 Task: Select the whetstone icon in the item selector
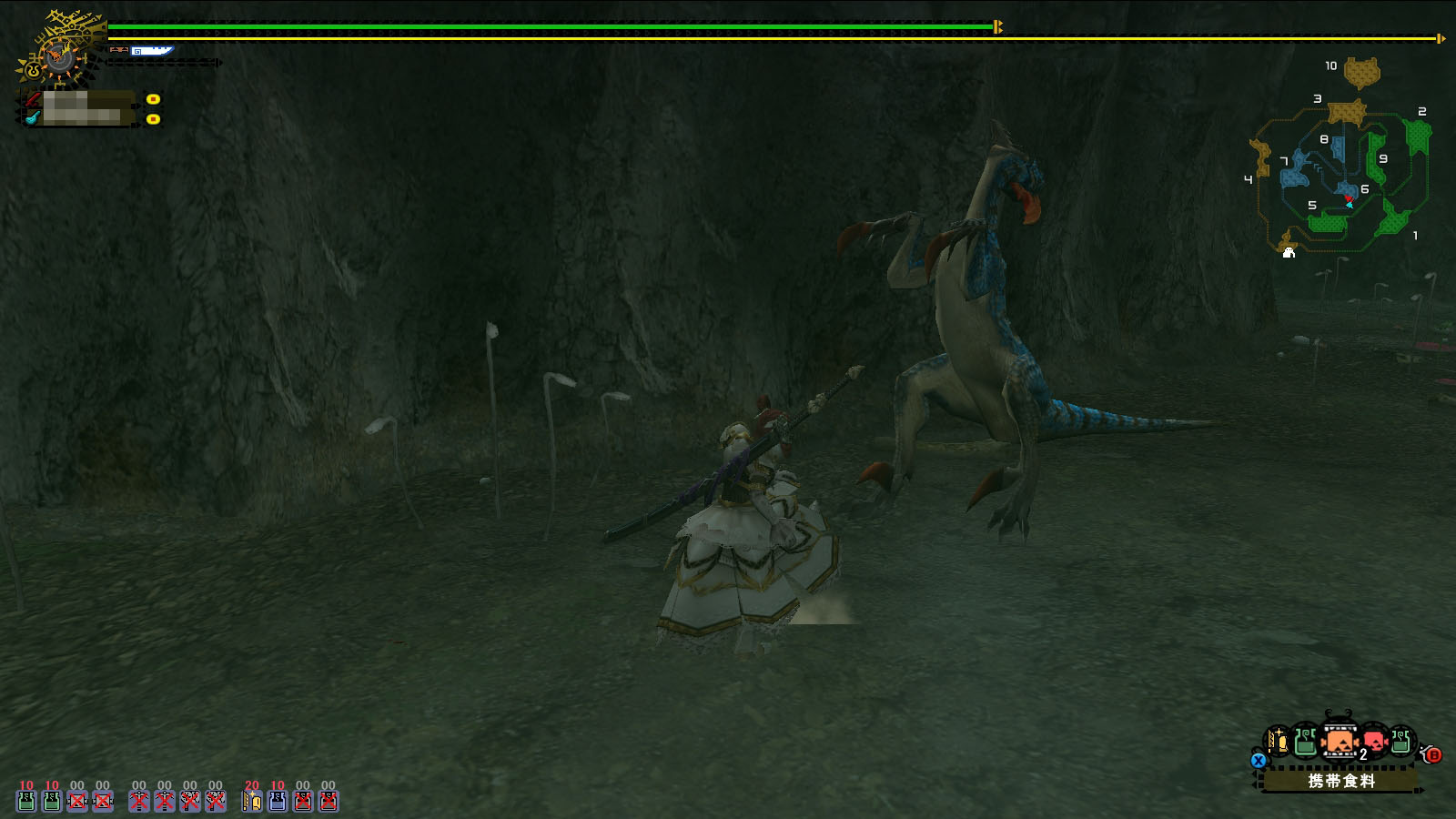(1278, 742)
